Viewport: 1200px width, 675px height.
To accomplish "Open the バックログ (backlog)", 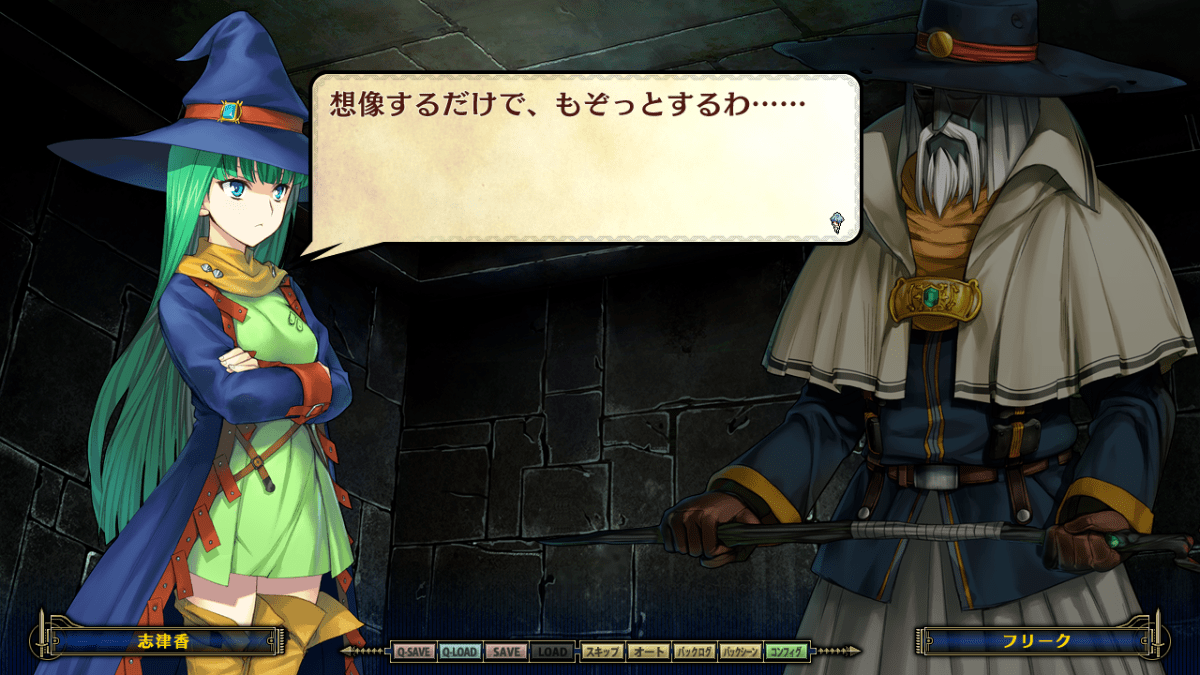I will [x=694, y=652].
